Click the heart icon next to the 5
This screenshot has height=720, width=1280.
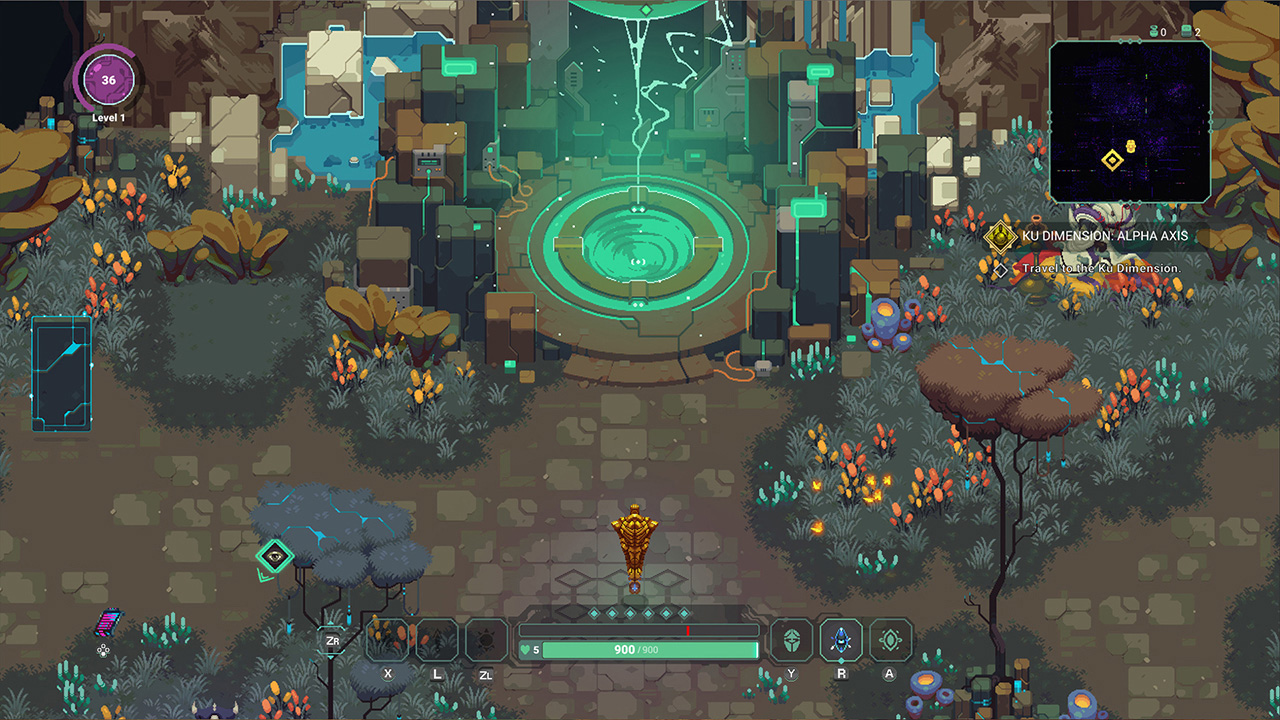point(524,648)
